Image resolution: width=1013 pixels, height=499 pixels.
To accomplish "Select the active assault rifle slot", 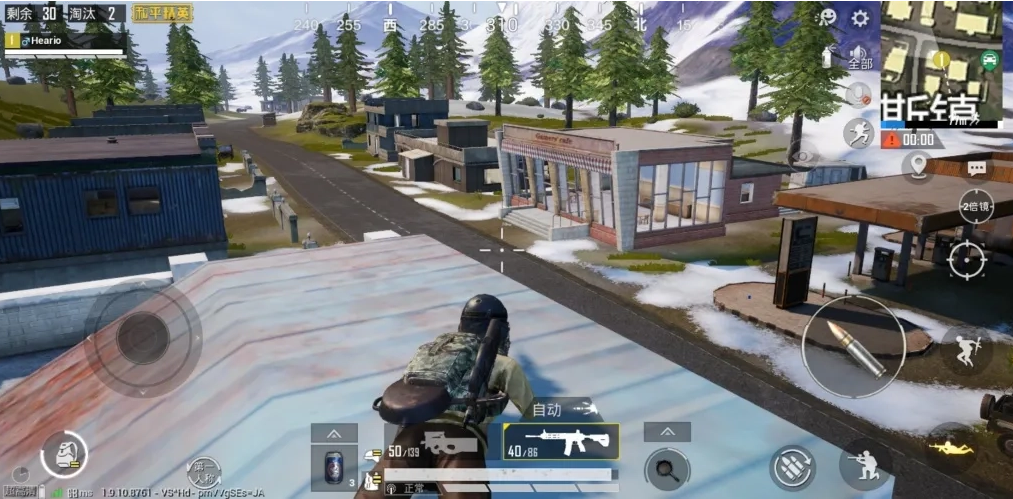I will pyautogui.click(x=560, y=441).
